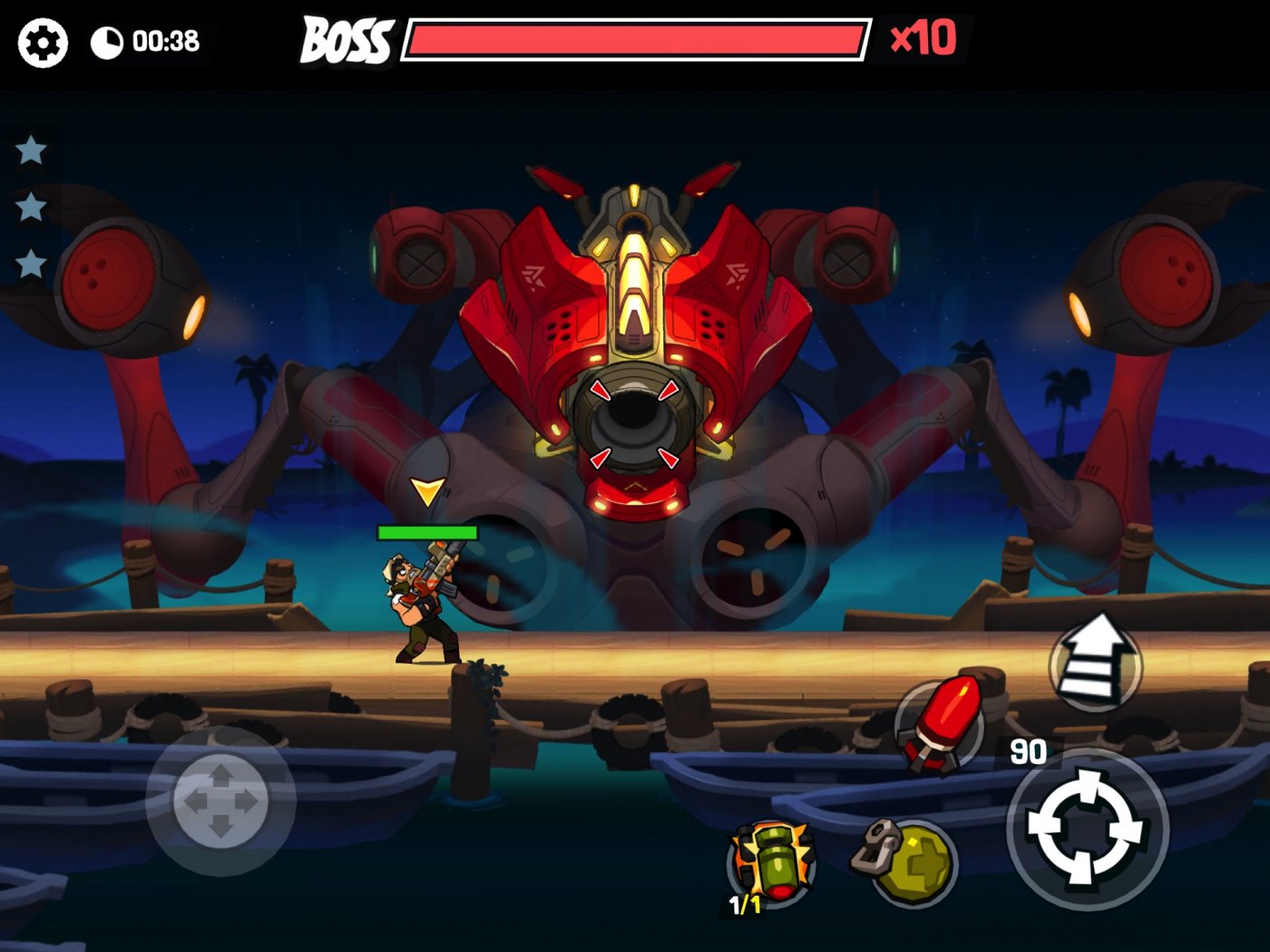Select the BOSS label banner
1270x952 pixels.
(x=346, y=40)
